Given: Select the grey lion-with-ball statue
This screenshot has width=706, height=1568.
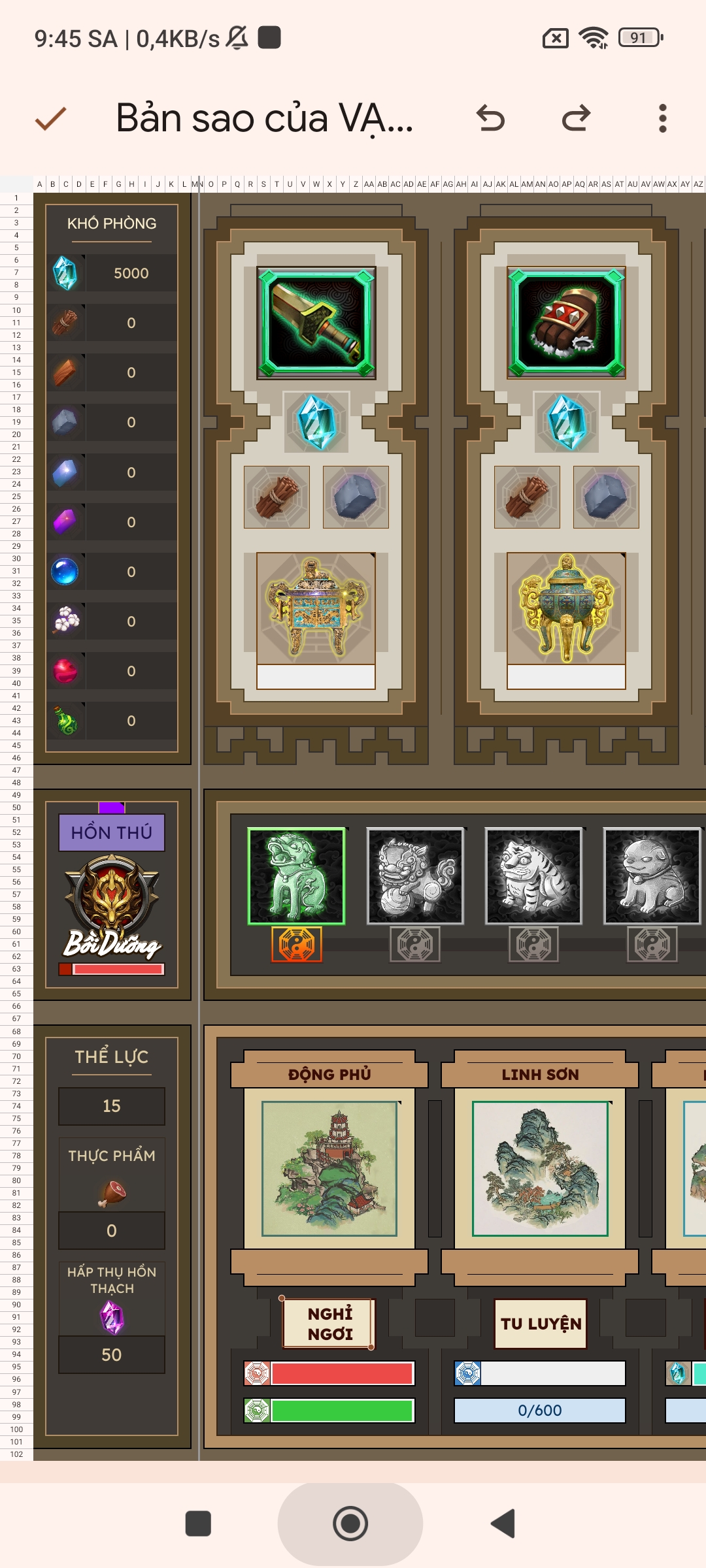Looking at the screenshot, I should click(x=415, y=876).
